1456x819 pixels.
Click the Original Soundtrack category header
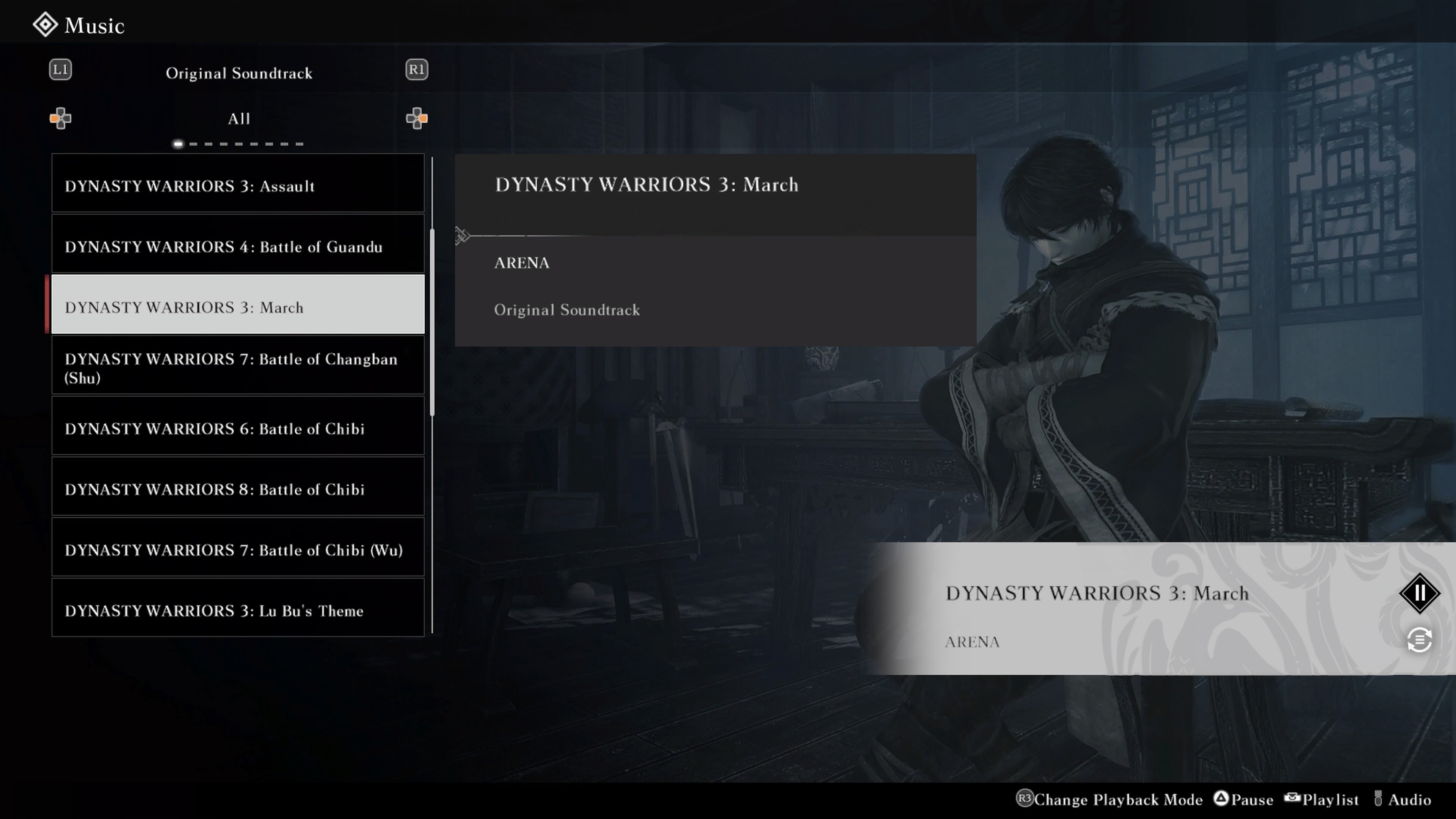(x=238, y=73)
